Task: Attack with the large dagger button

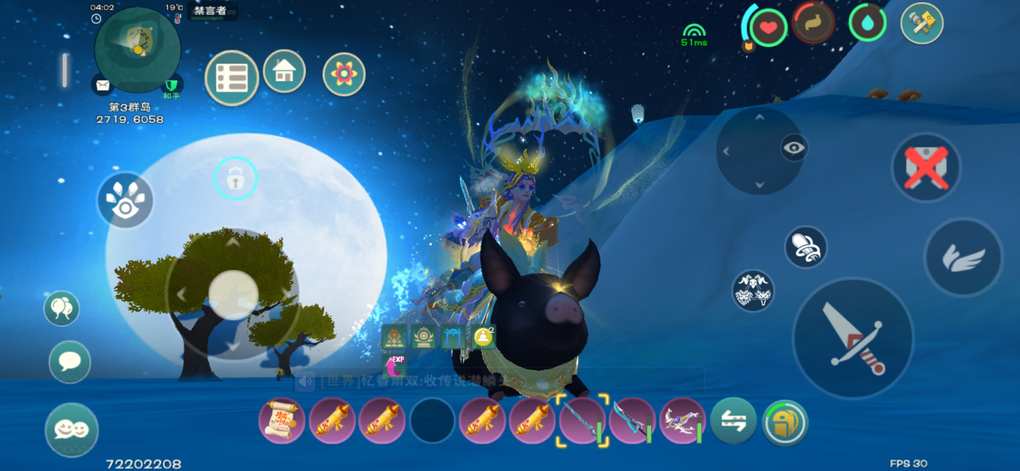Action: tap(852, 339)
